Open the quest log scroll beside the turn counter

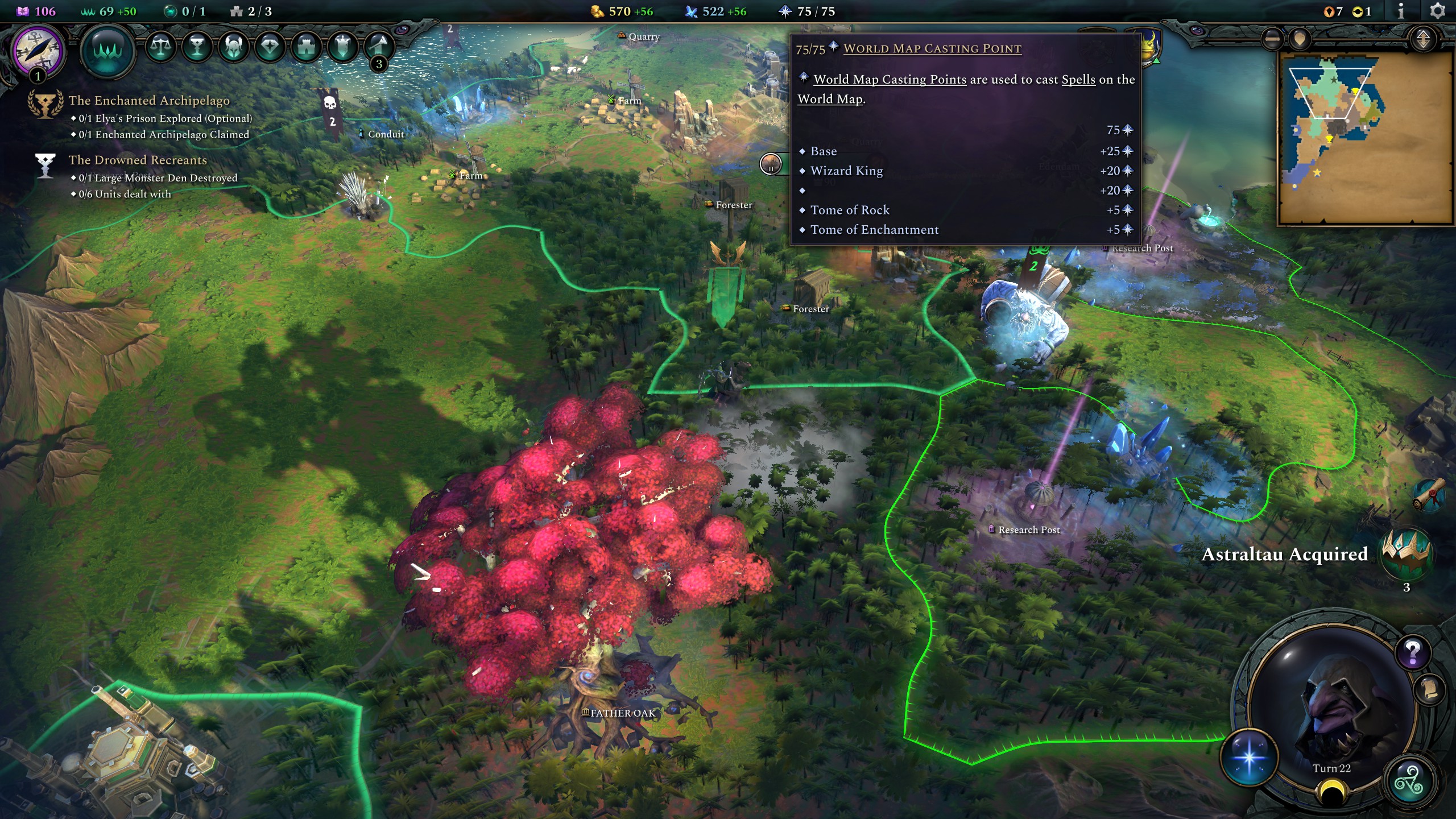1429,690
